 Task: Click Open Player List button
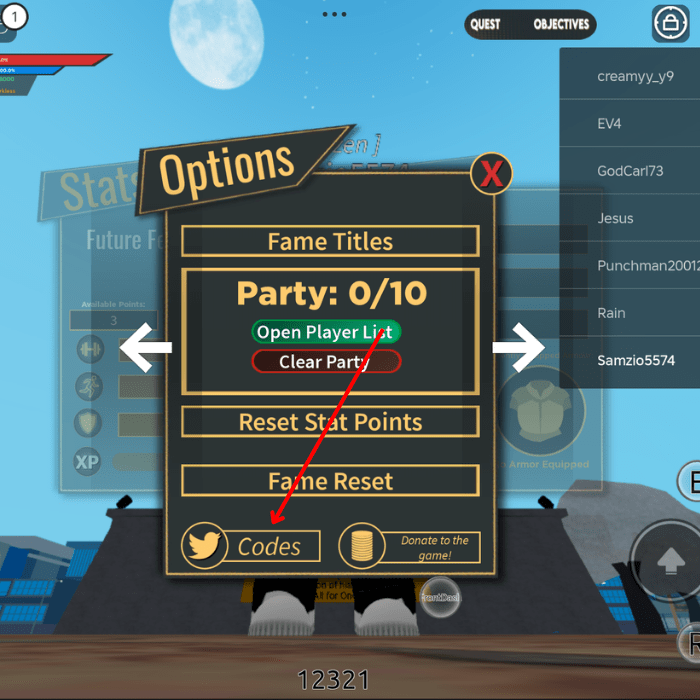(x=325, y=332)
